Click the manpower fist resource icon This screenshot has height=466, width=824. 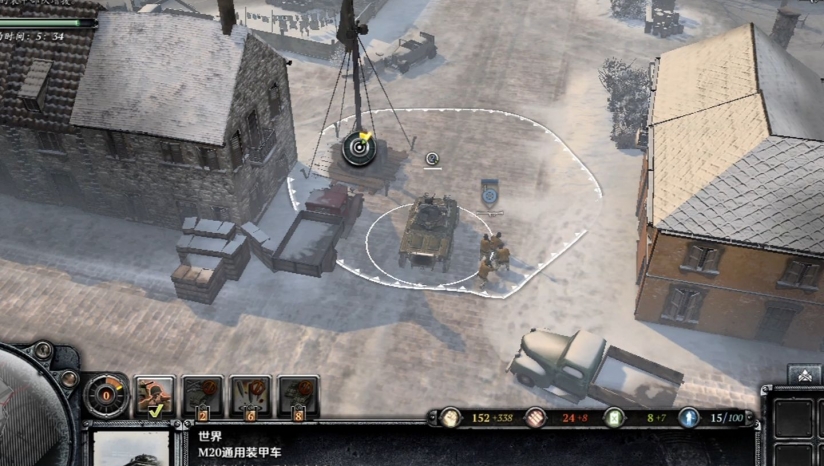tap(451, 418)
